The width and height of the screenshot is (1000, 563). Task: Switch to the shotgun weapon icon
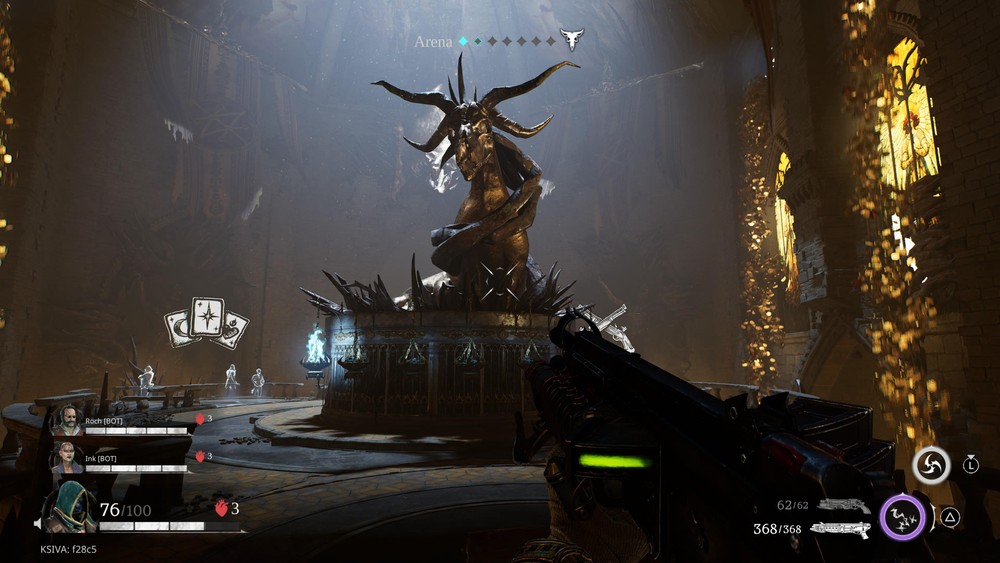point(840,529)
